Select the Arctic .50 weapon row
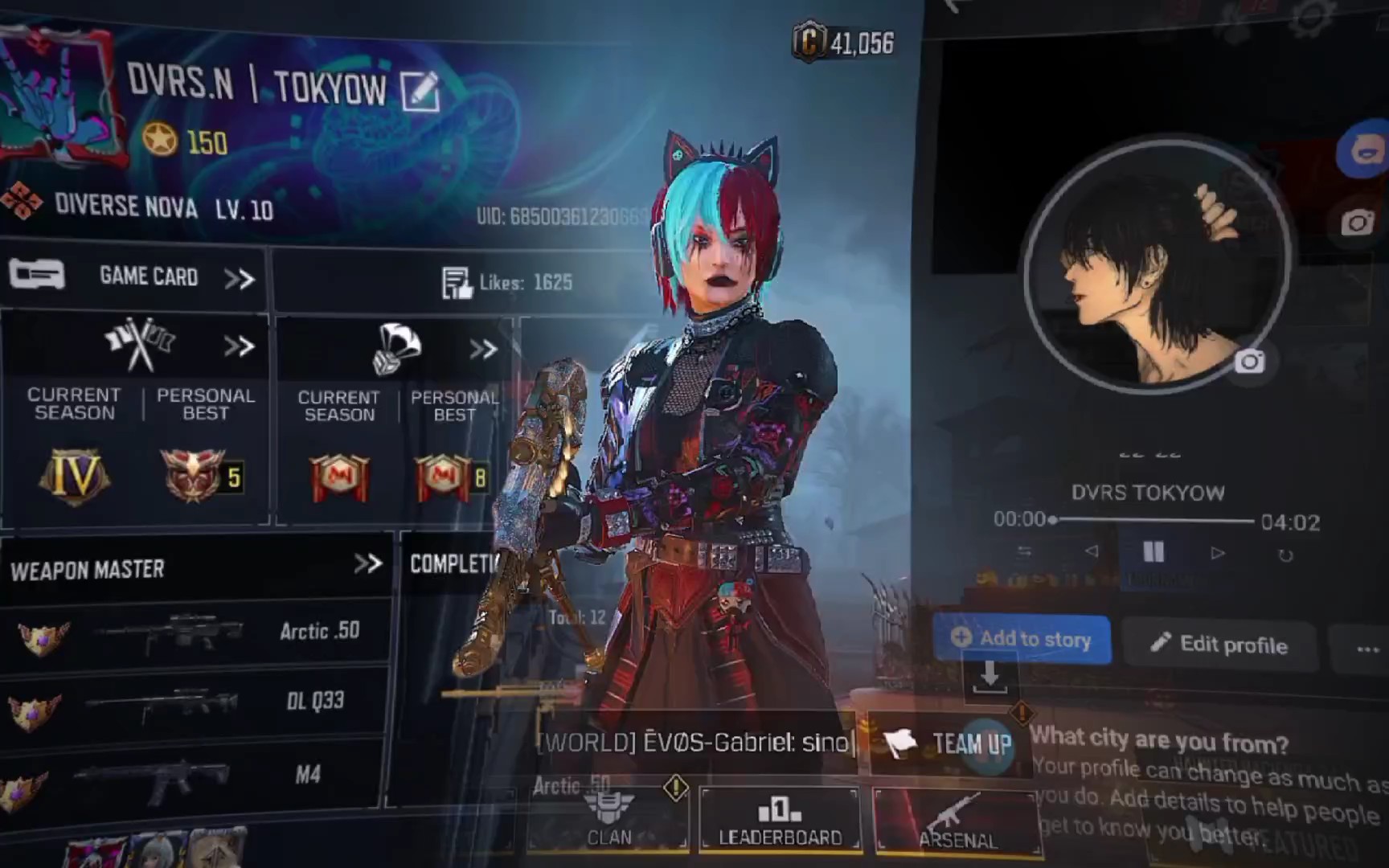Image resolution: width=1389 pixels, height=868 pixels. 193,633
